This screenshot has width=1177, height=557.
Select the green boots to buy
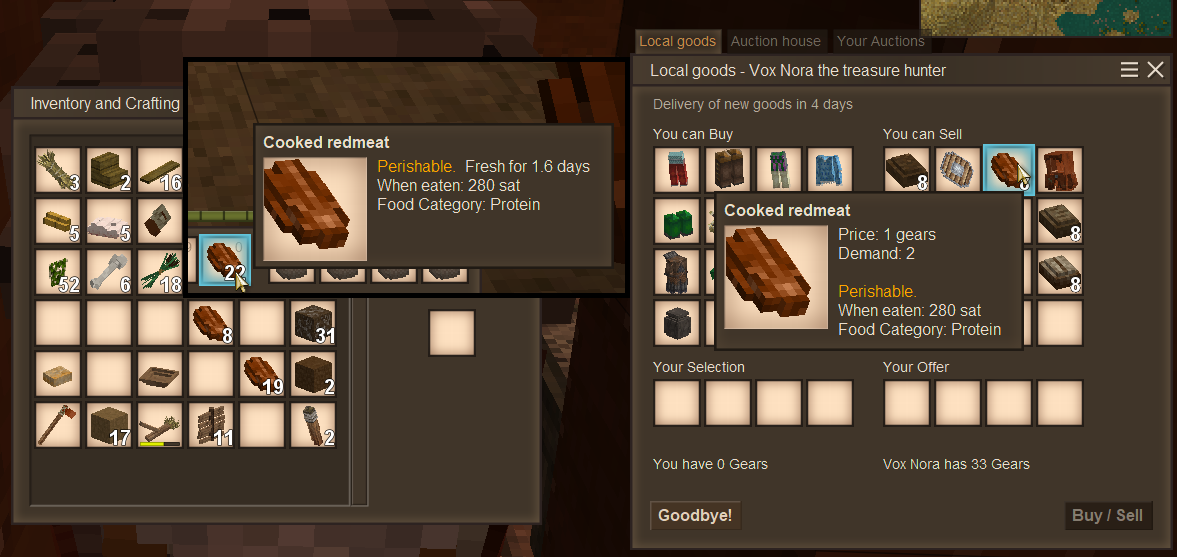677,221
